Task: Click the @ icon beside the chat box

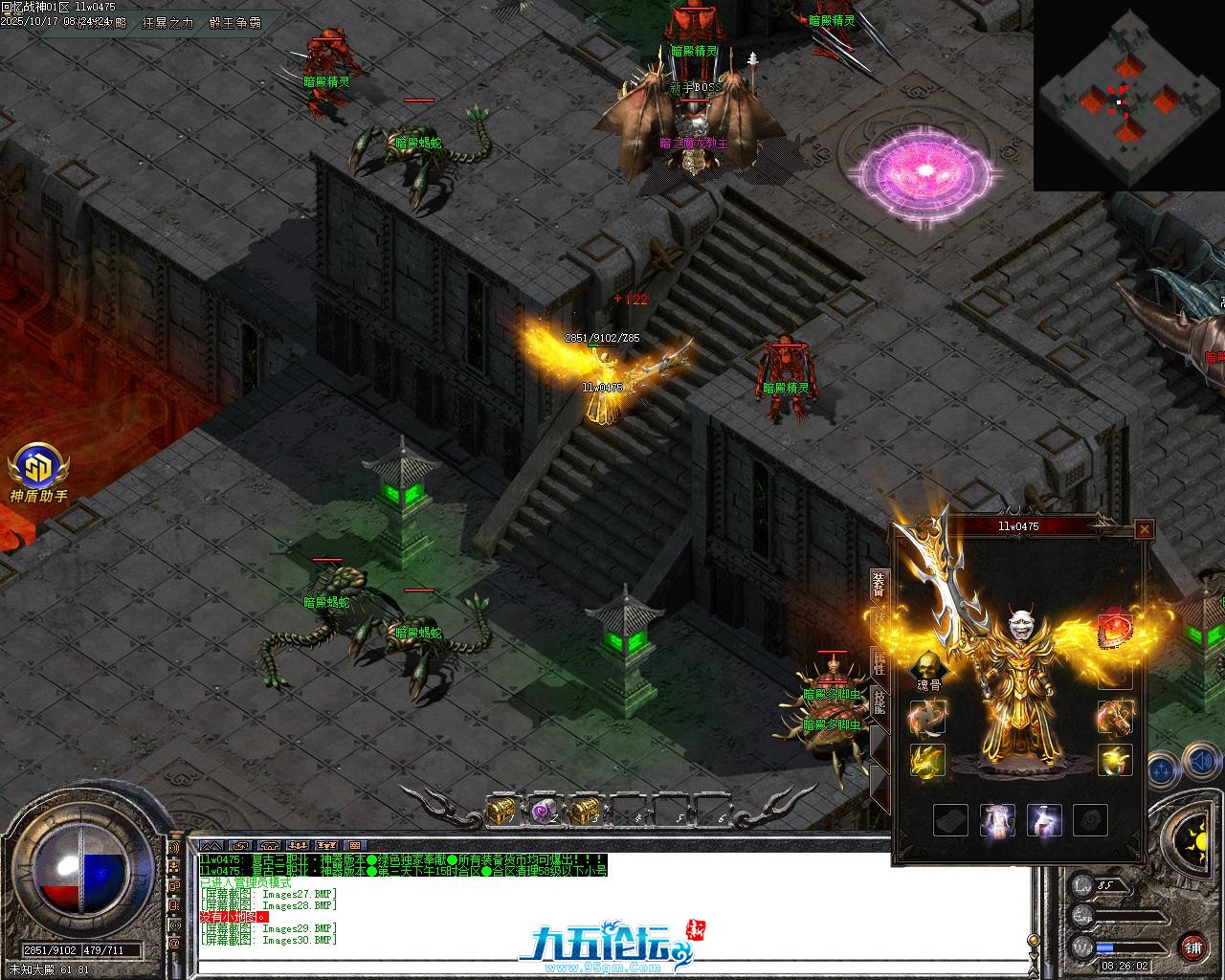Action: click(174, 944)
